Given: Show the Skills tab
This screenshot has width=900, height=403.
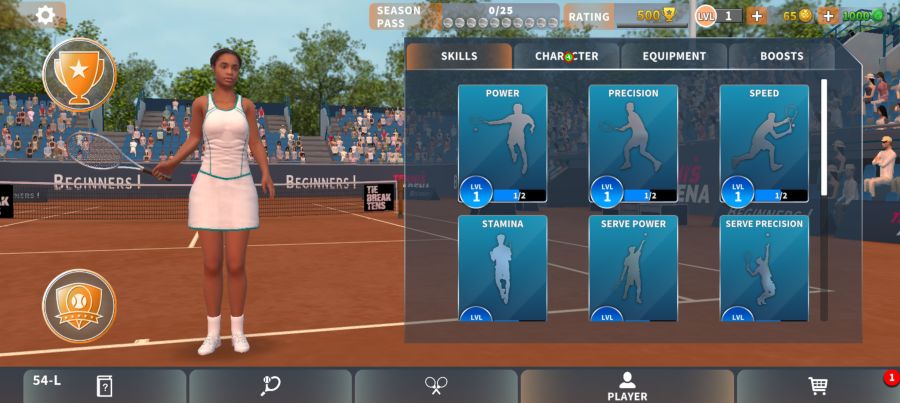Looking at the screenshot, I should tap(459, 56).
